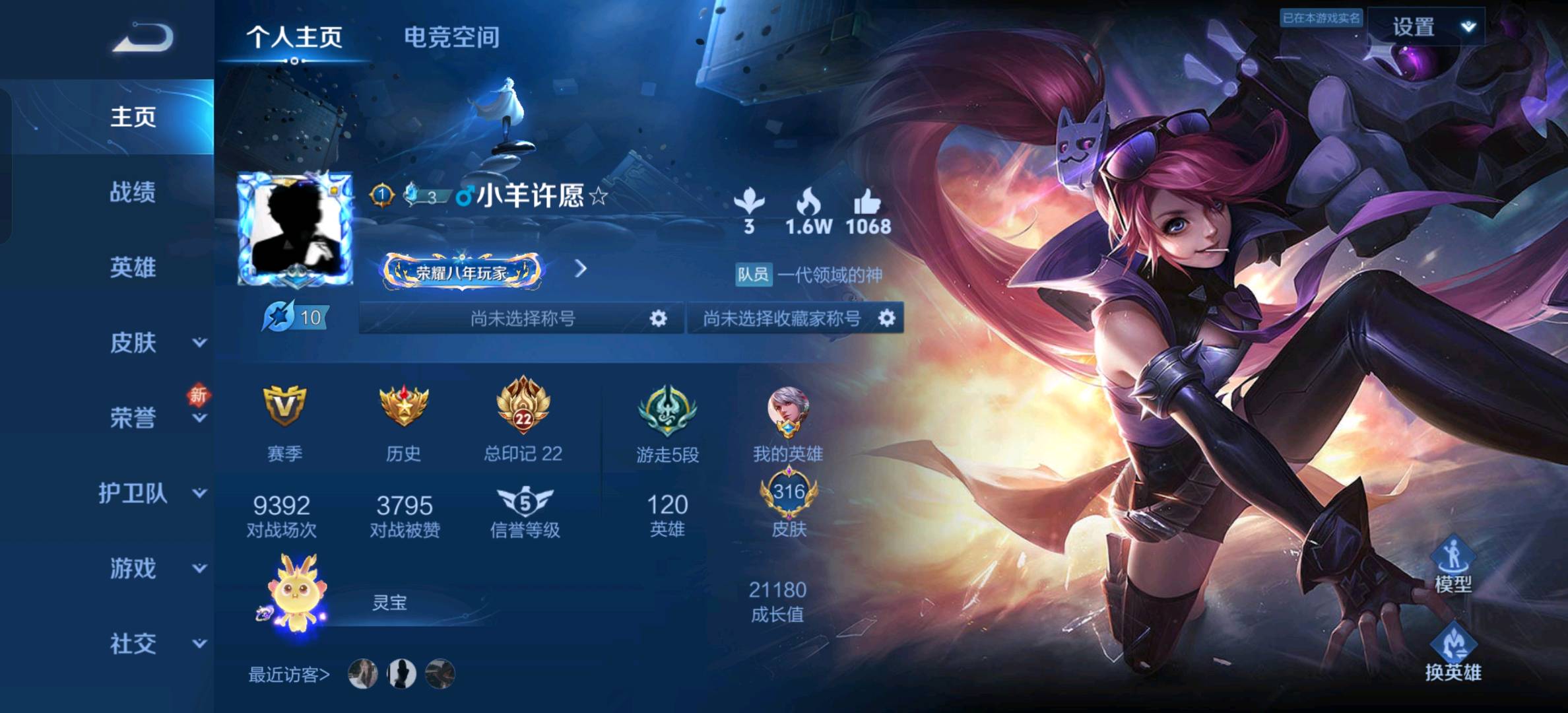Open the 赛季 season badge
Viewport: 1568px width, 713px height.
coord(284,406)
